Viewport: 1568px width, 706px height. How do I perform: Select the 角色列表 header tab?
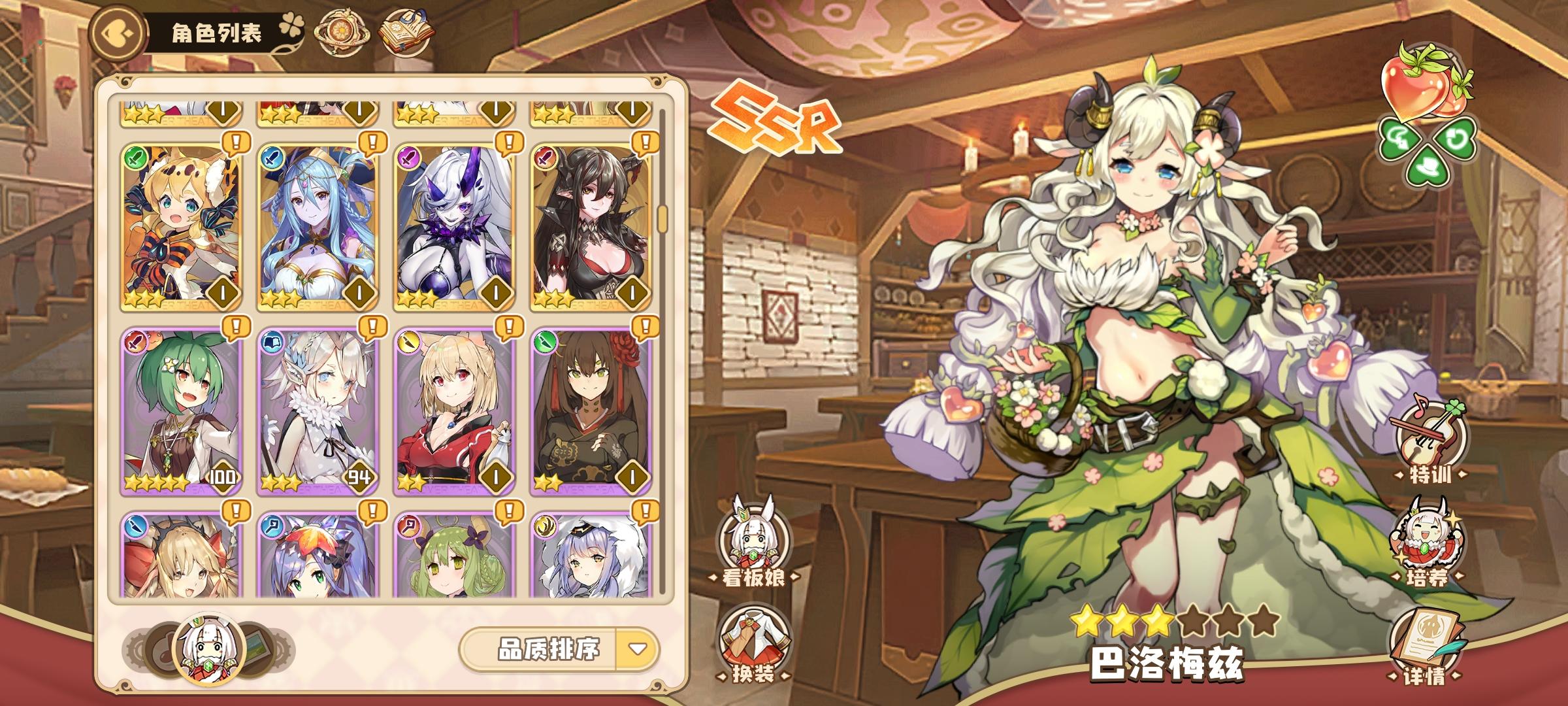(x=216, y=31)
